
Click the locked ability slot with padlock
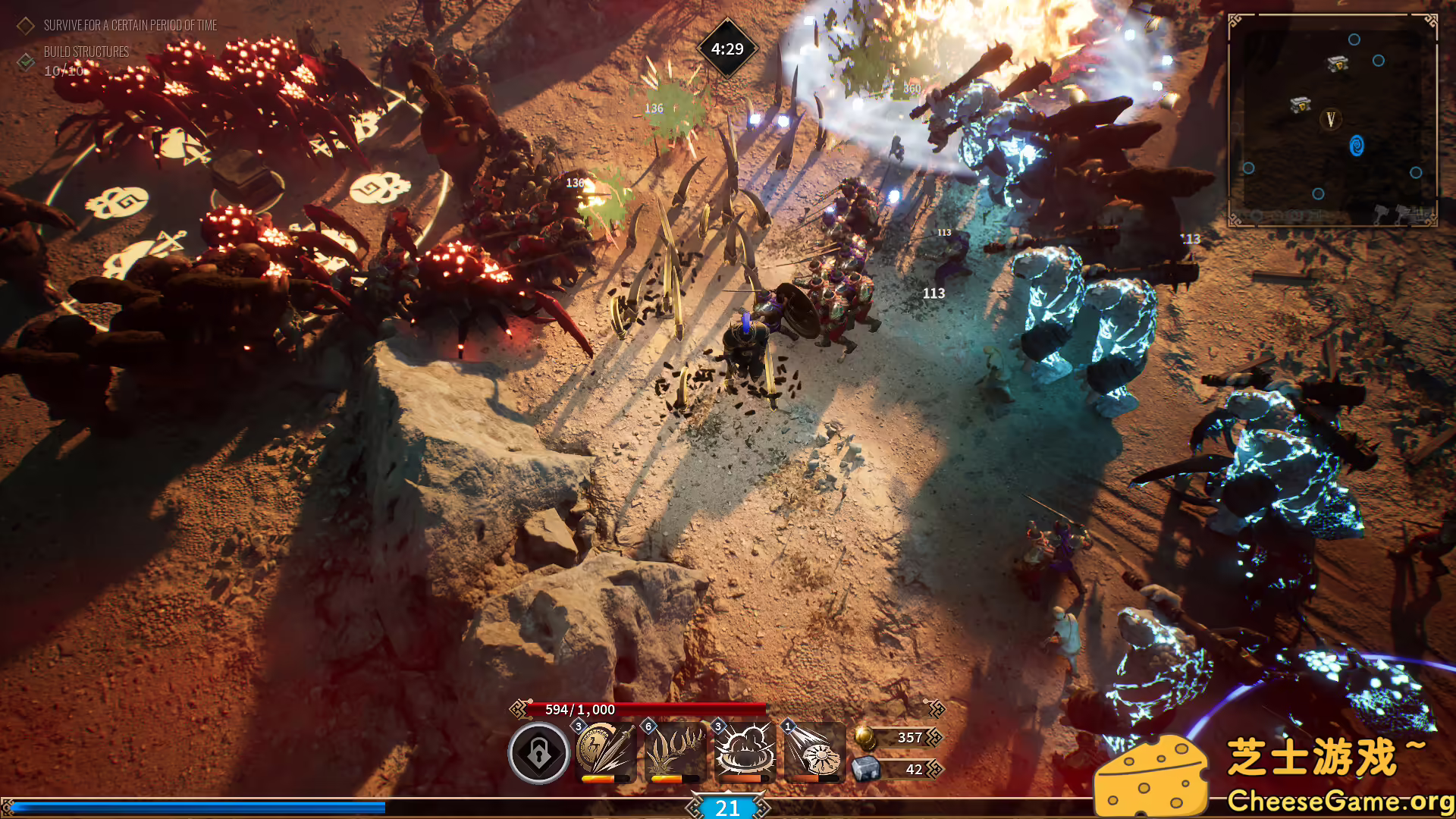click(538, 753)
